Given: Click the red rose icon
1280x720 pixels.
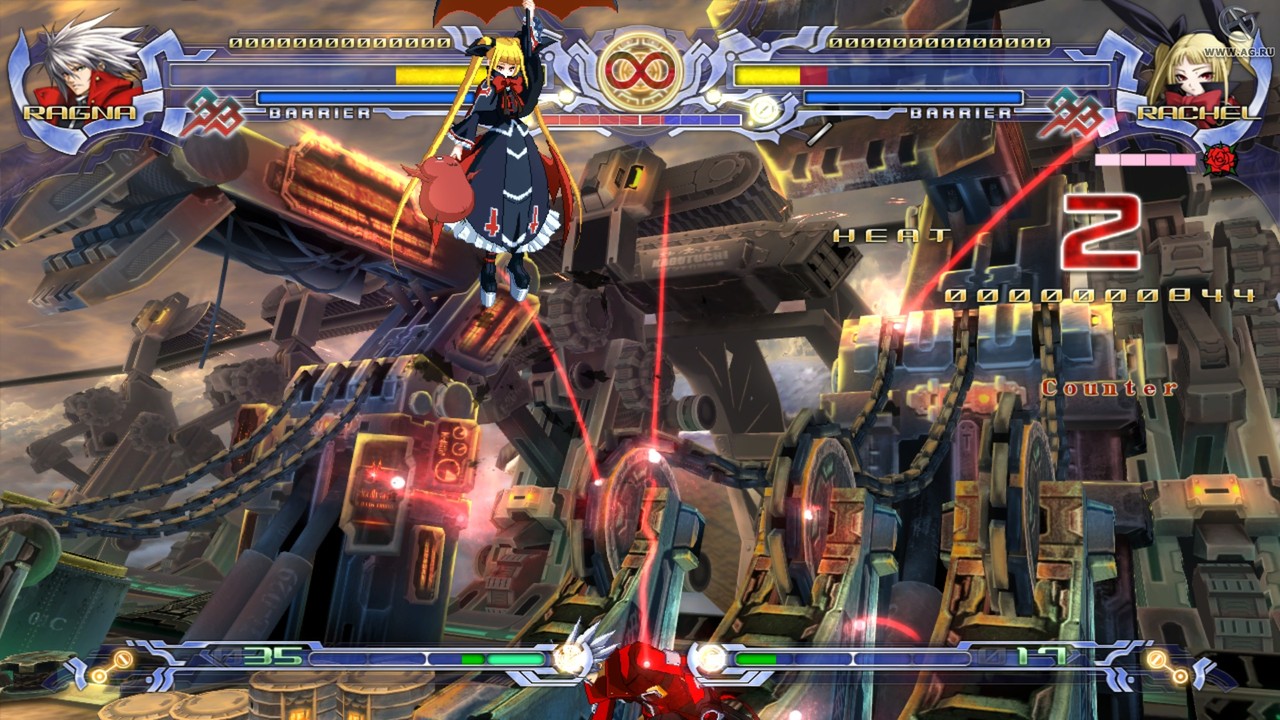Looking at the screenshot, I should pos(1220,160).
